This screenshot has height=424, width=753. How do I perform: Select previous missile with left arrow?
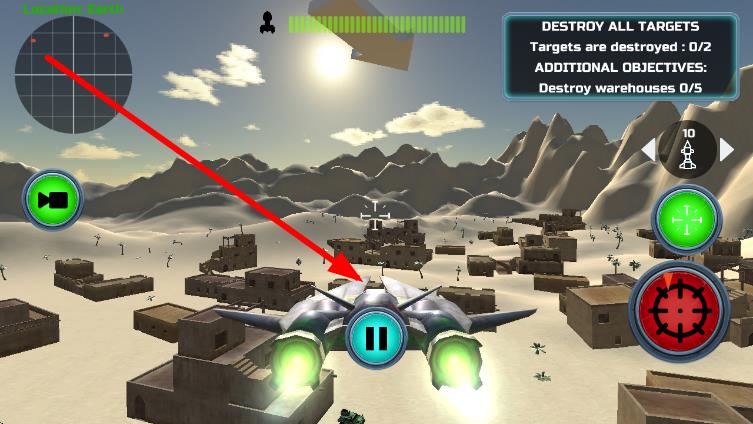tap(649, 150)
